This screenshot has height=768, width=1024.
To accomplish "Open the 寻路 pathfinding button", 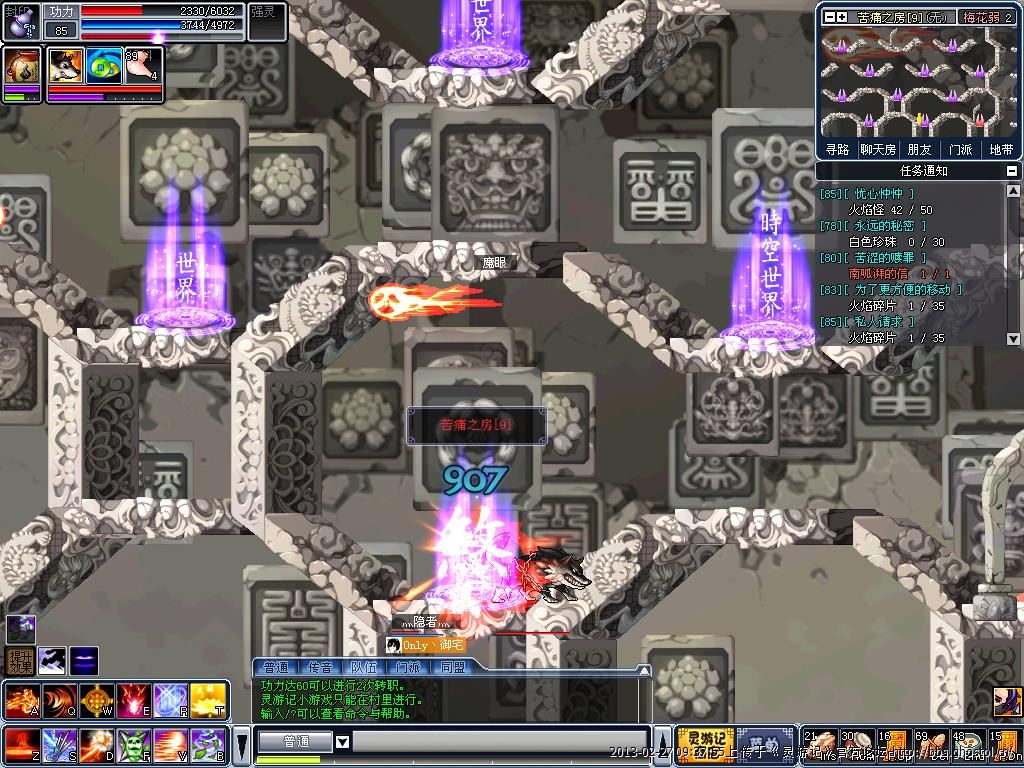I will [x=837, y=149].
